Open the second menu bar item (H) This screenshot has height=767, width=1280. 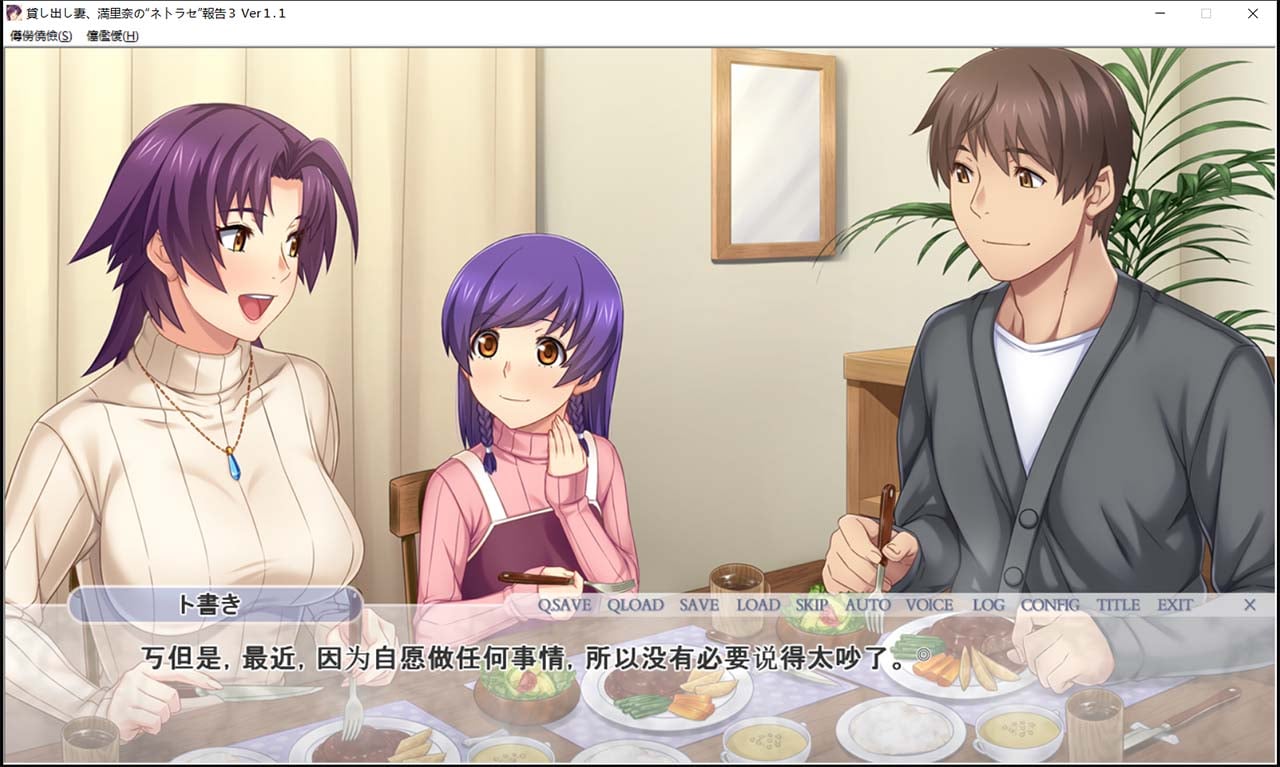click(x=112, y=36)
